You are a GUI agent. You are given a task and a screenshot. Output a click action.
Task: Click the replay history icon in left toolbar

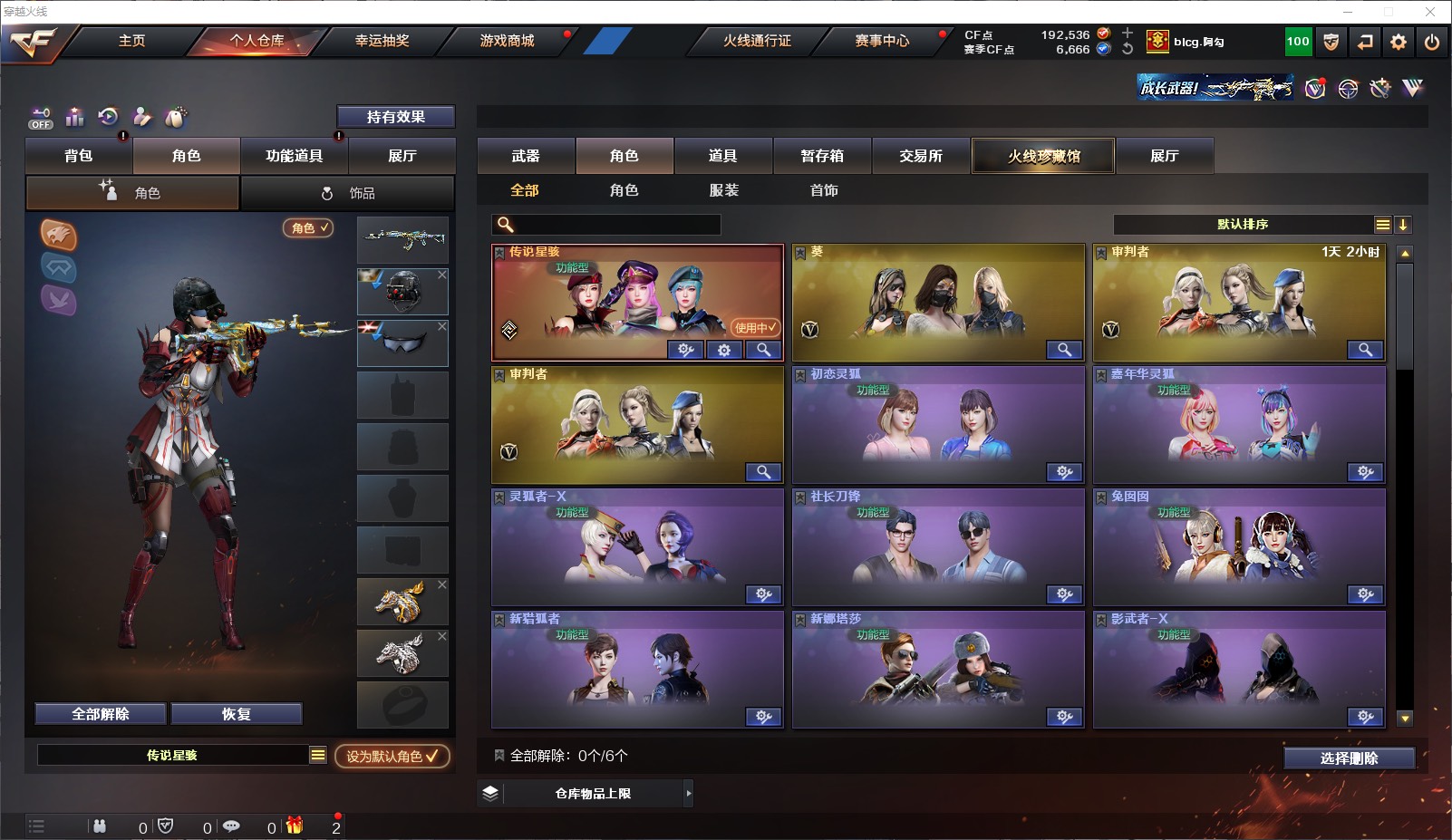point(109,117)
